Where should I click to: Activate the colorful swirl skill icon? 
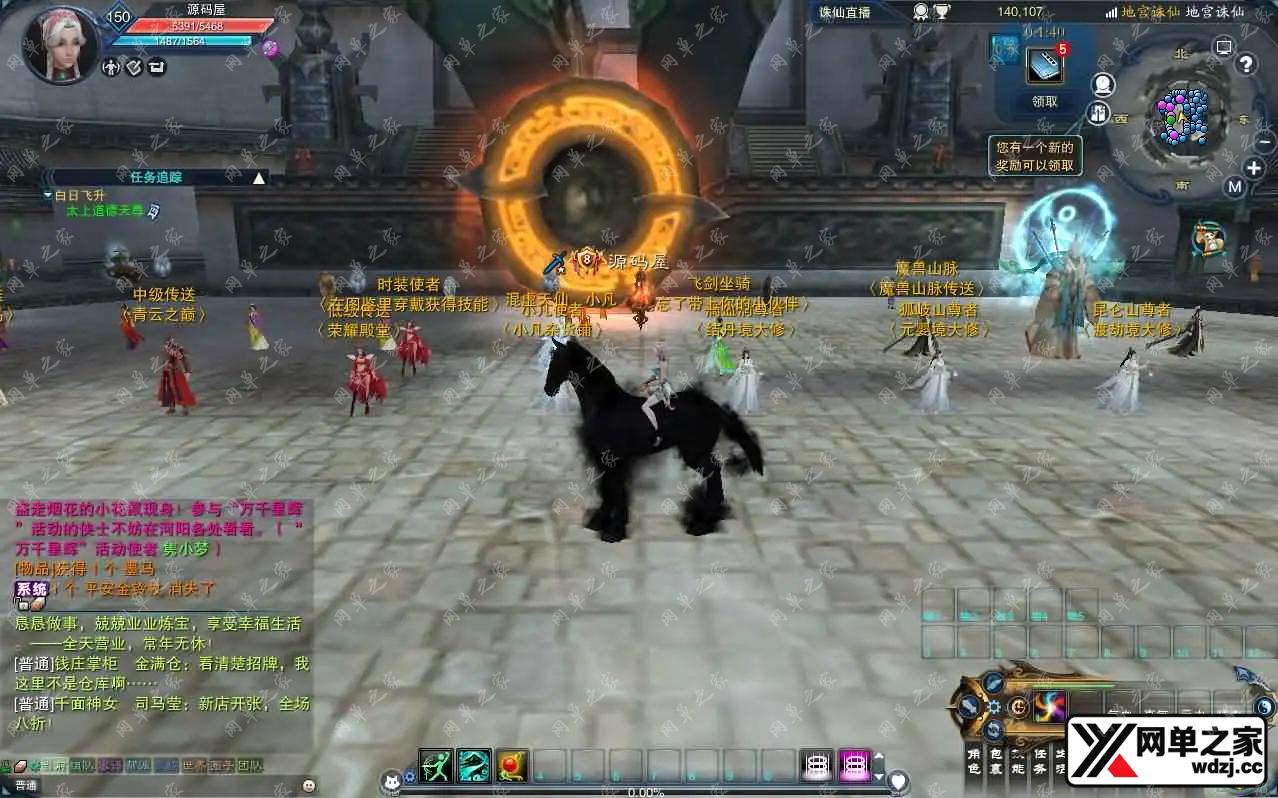tap(1050, 706)
